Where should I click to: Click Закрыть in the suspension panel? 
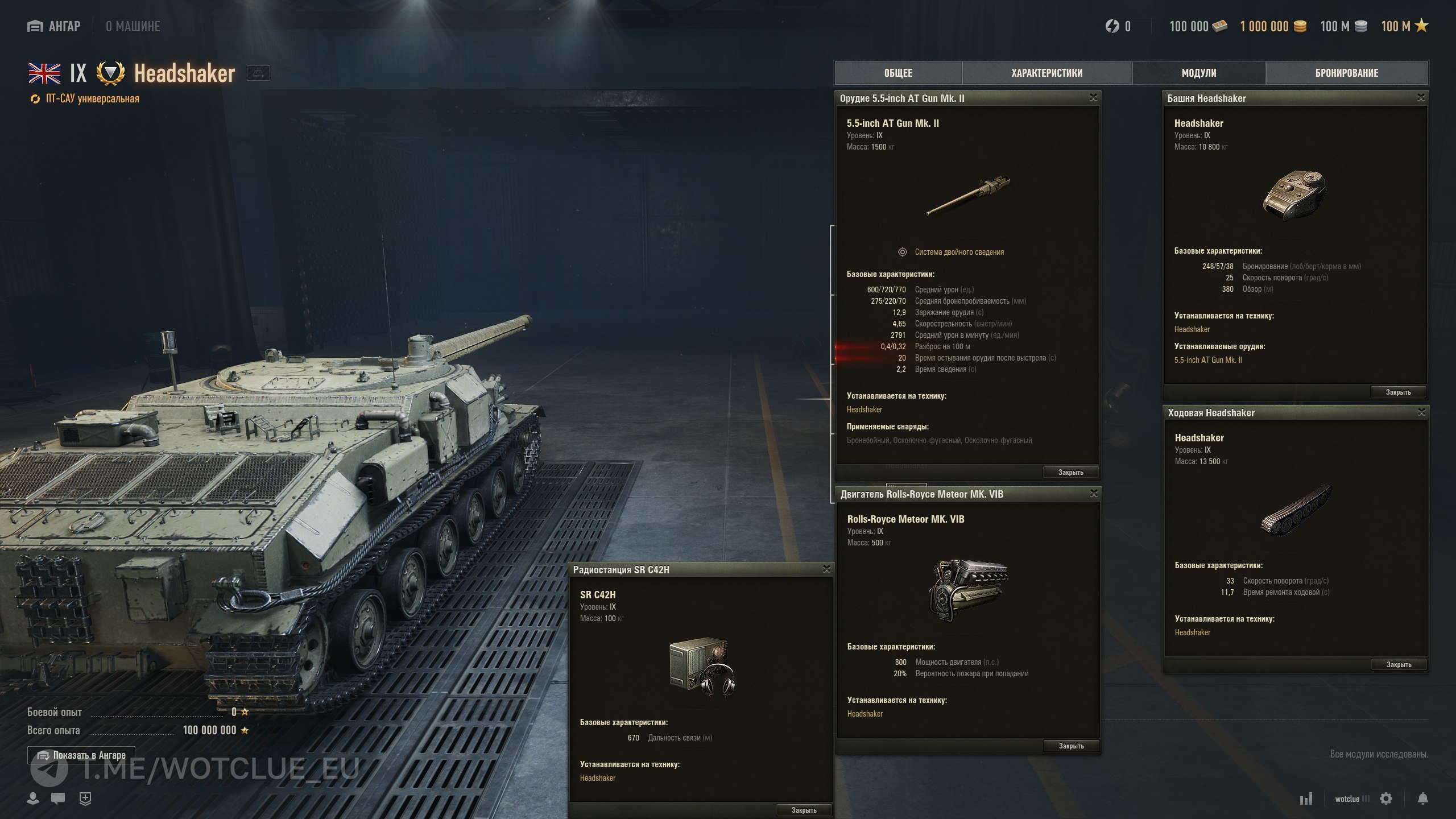pyautogui.click(x=1399, y=664)
